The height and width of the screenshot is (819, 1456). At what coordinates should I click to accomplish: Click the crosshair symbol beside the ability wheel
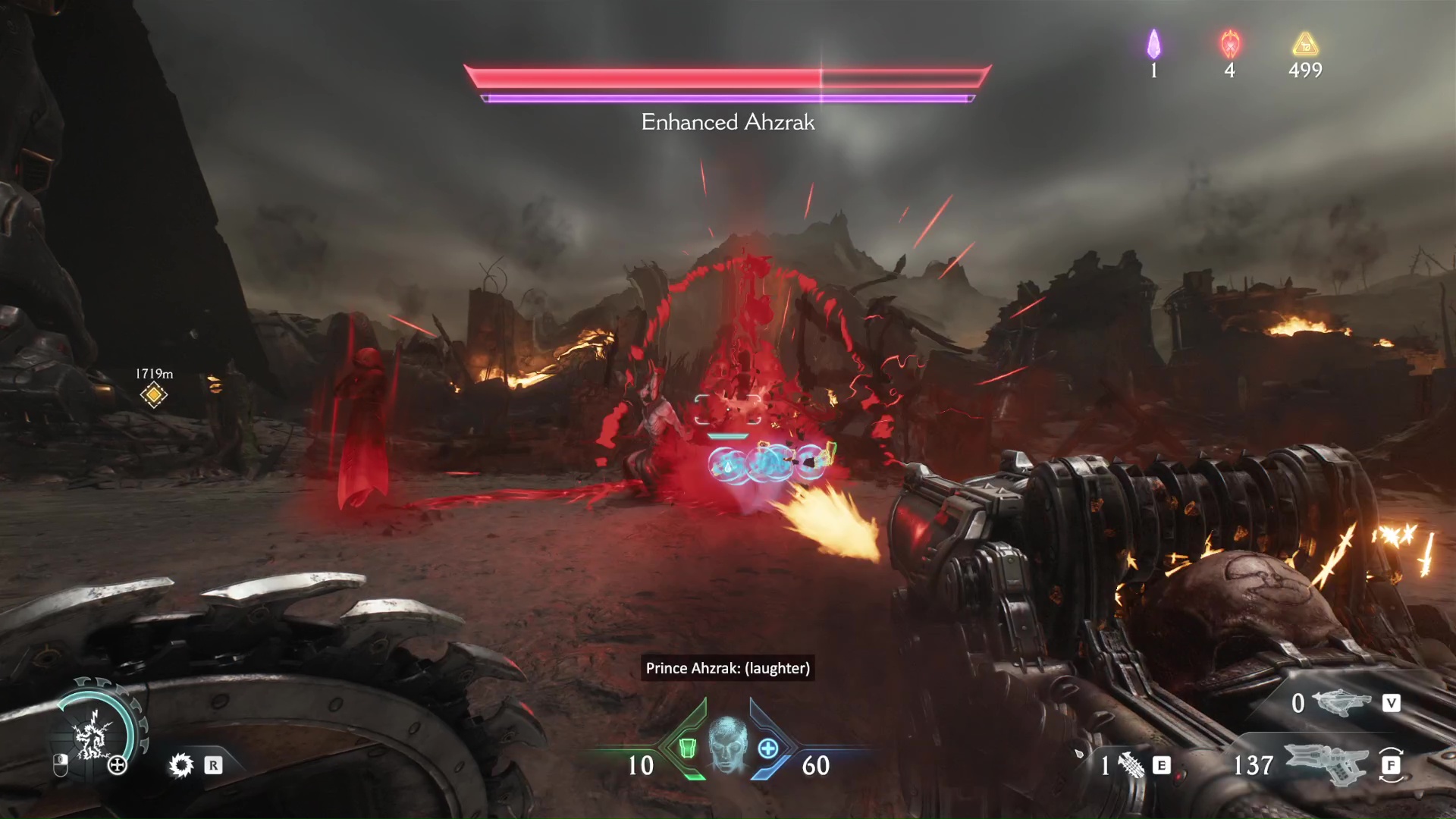click(x=117, y=766)
